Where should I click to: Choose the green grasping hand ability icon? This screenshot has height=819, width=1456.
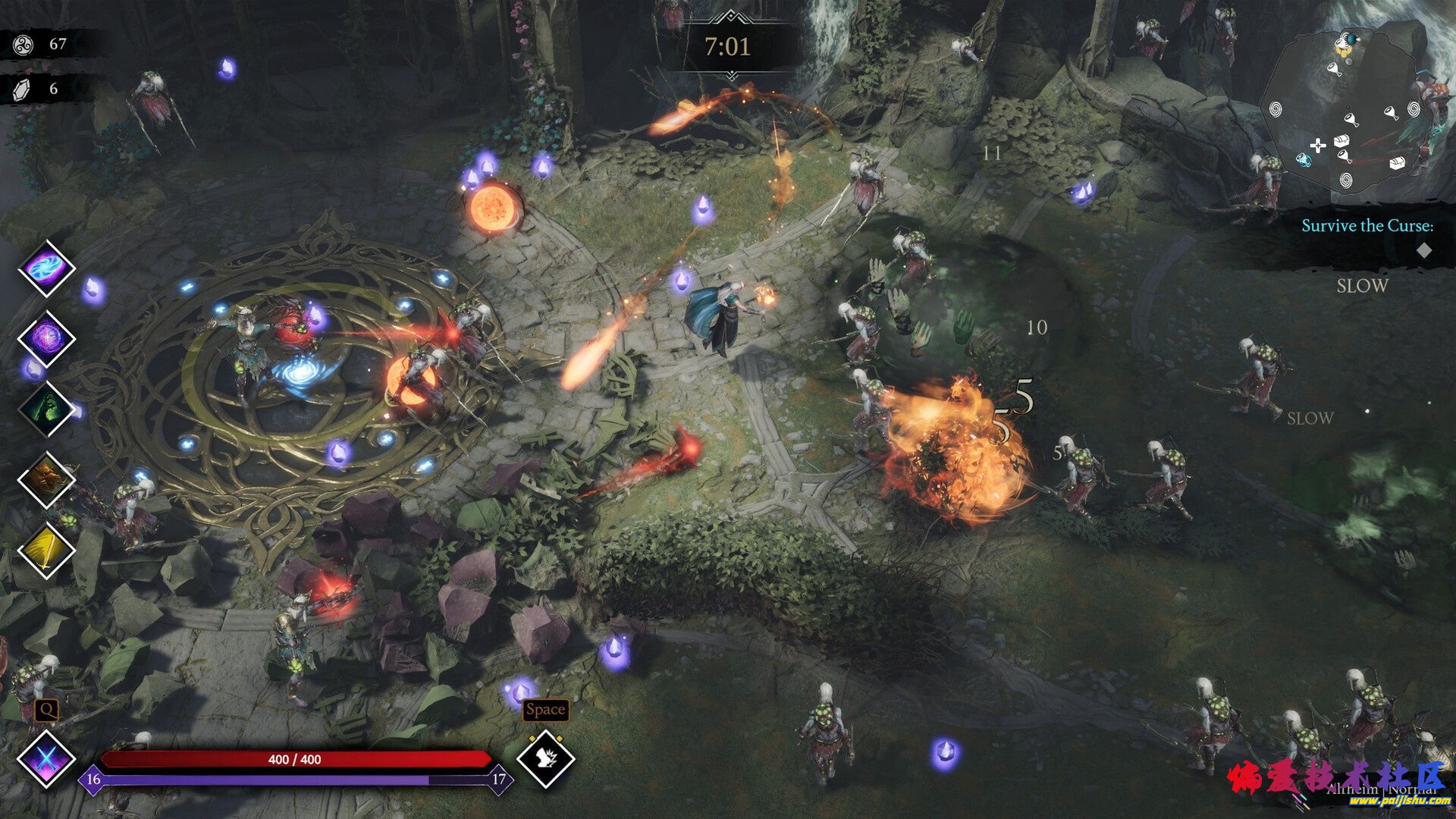click(46, 409)
